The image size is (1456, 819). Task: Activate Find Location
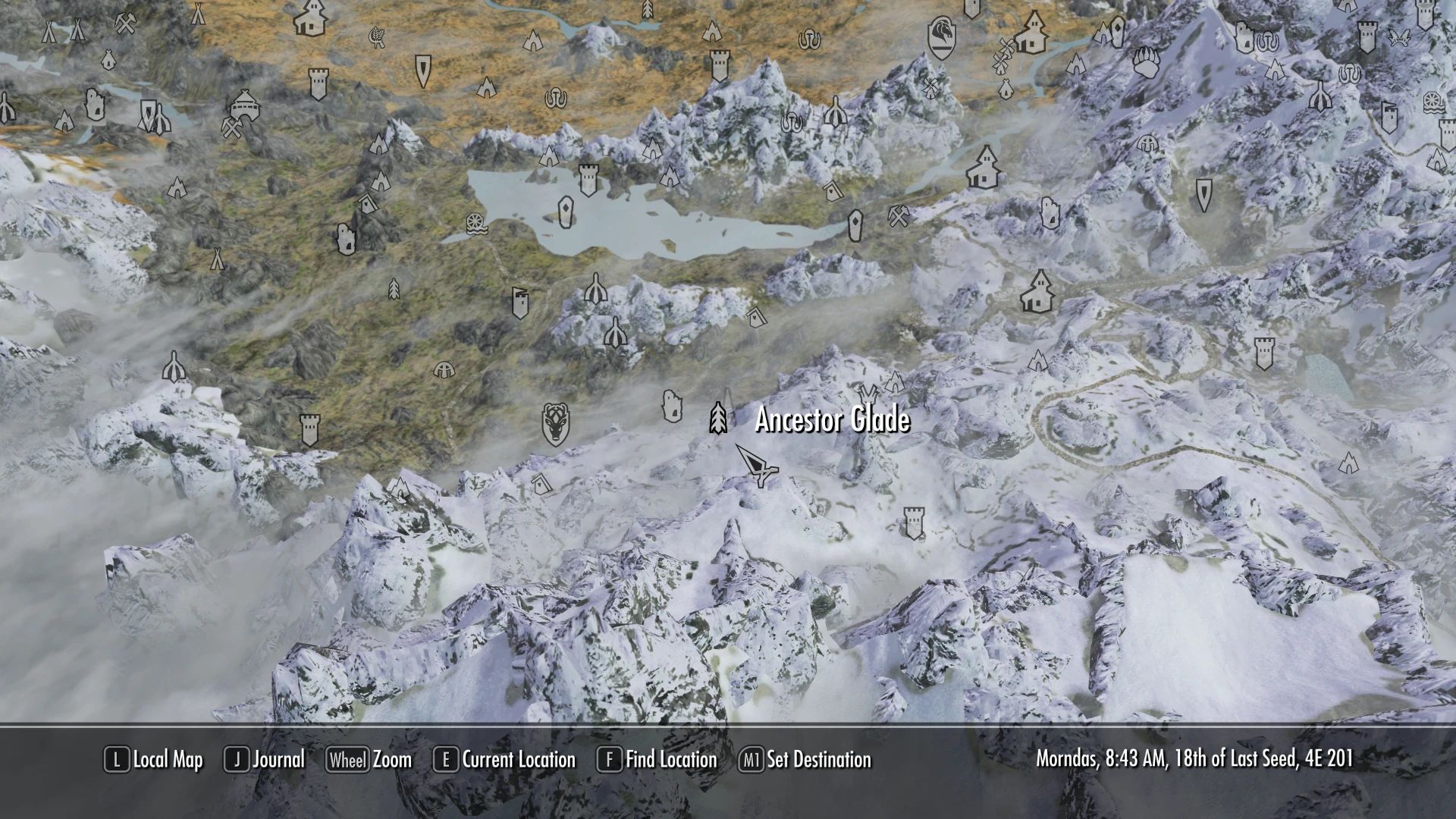pyautogui.click(x=670, y=760)
